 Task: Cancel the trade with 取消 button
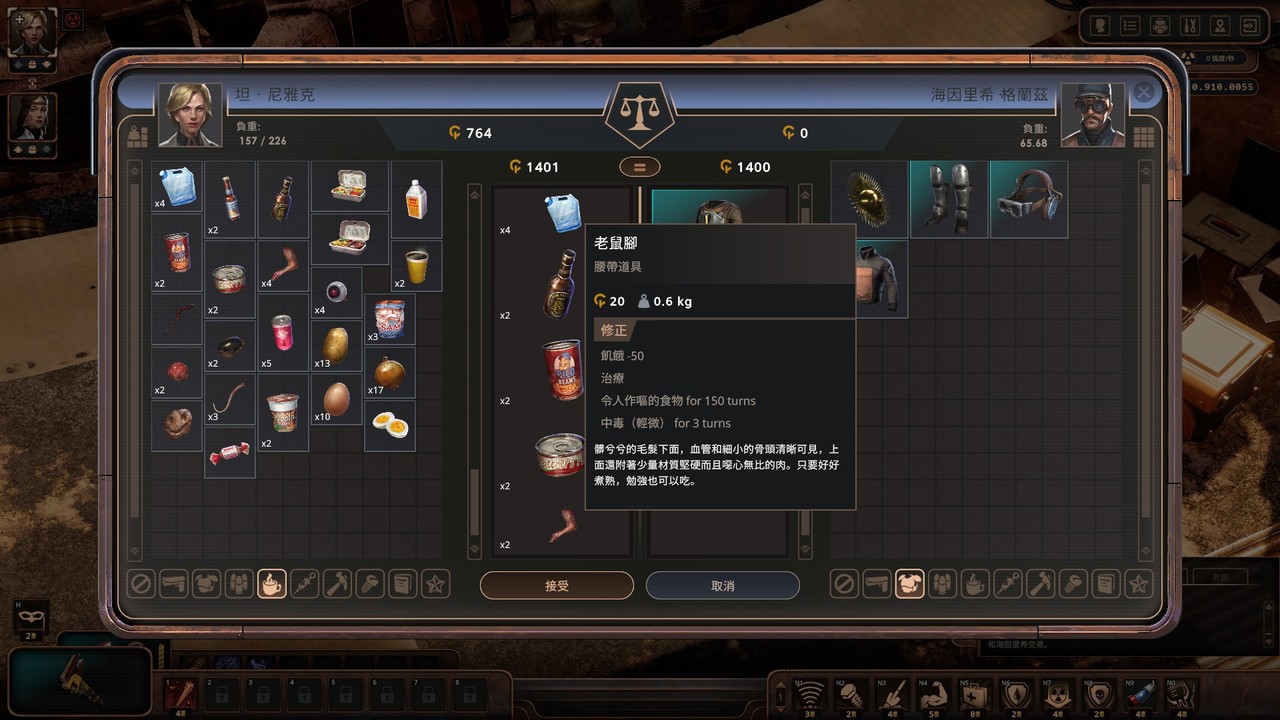(x=722, y=586)
